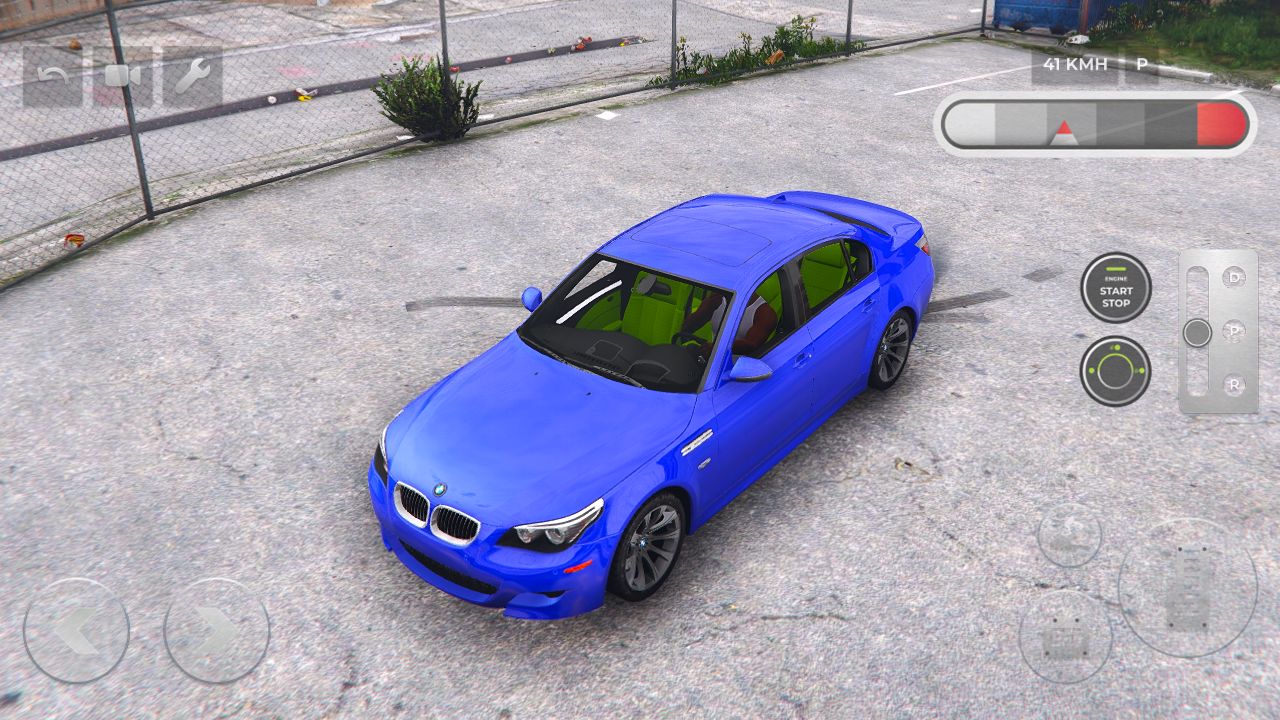
Task: Toggle headlights using the round dial
Action: click(1117, 370)
